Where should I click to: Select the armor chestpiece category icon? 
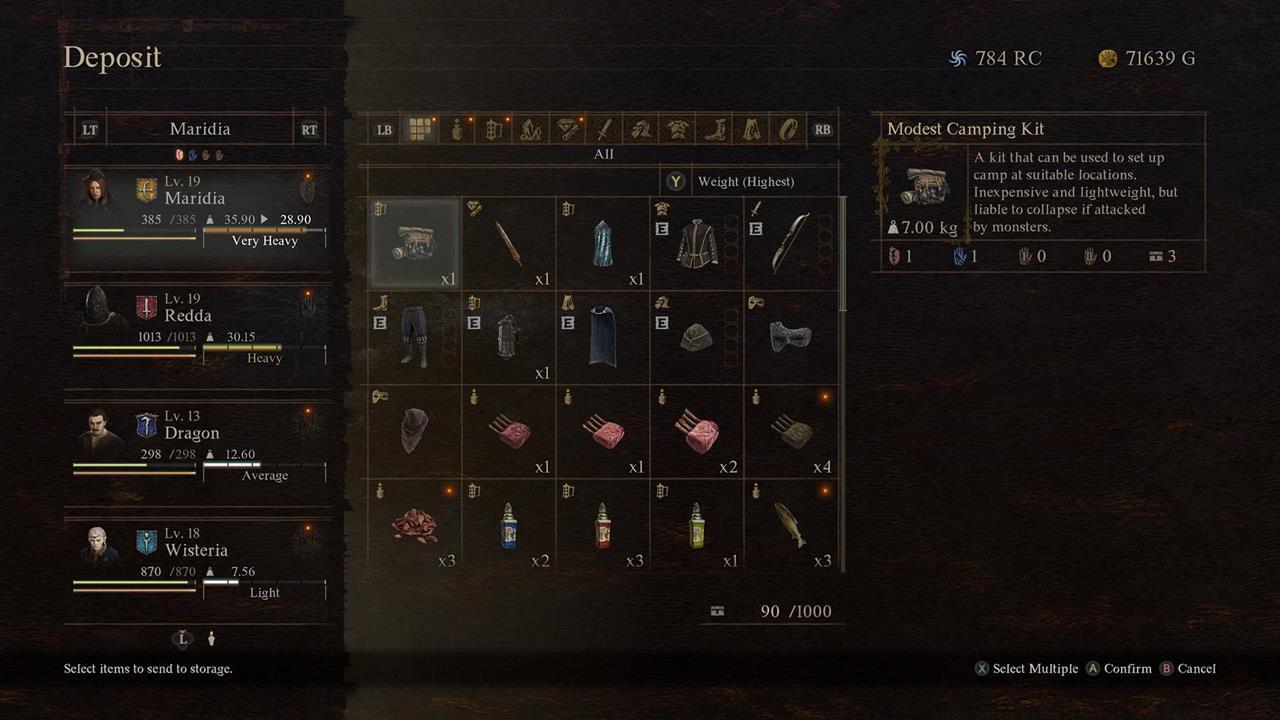click(677, 129)
